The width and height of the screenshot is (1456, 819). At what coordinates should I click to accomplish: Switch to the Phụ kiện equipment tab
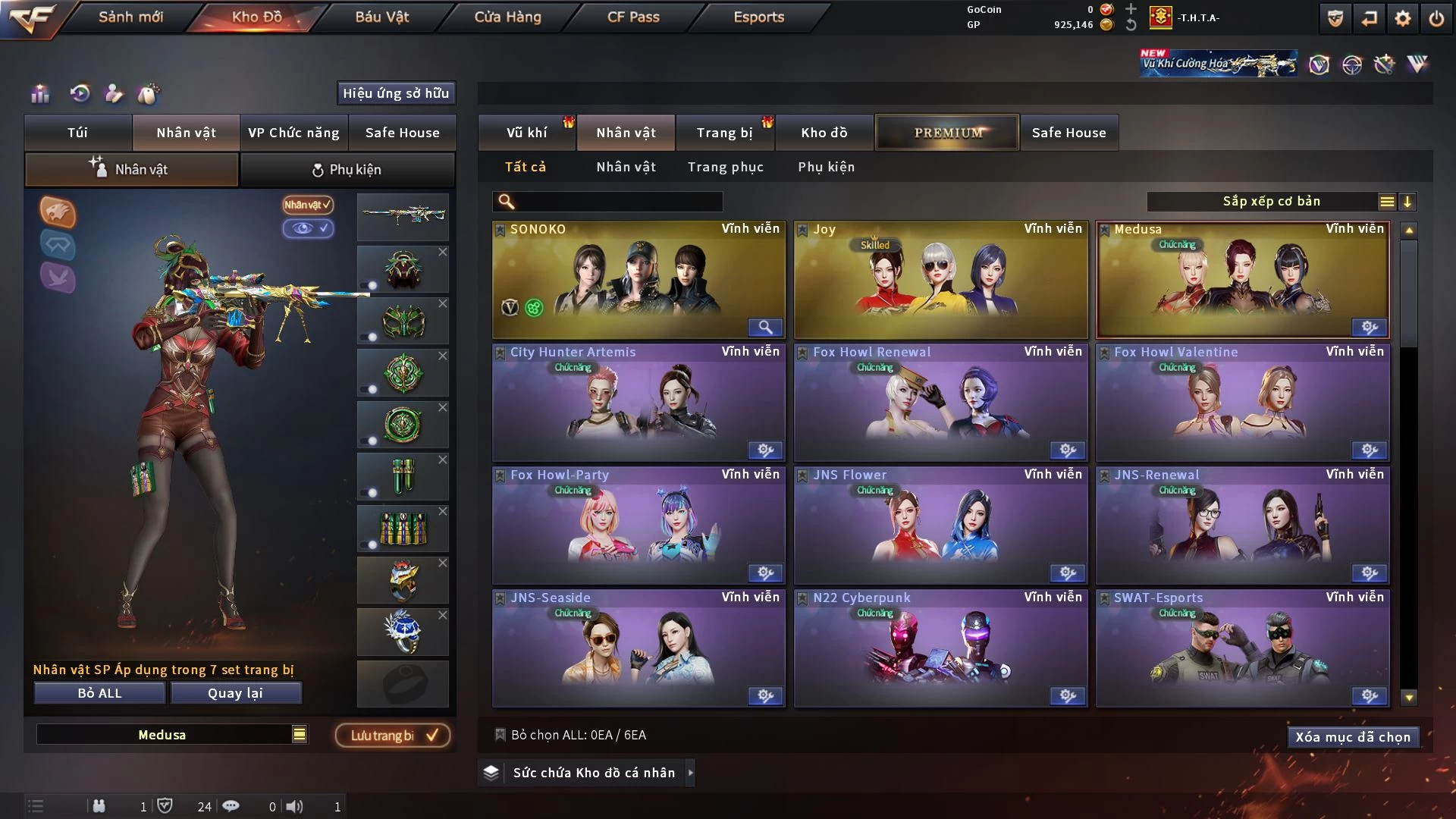coord(347,170)
